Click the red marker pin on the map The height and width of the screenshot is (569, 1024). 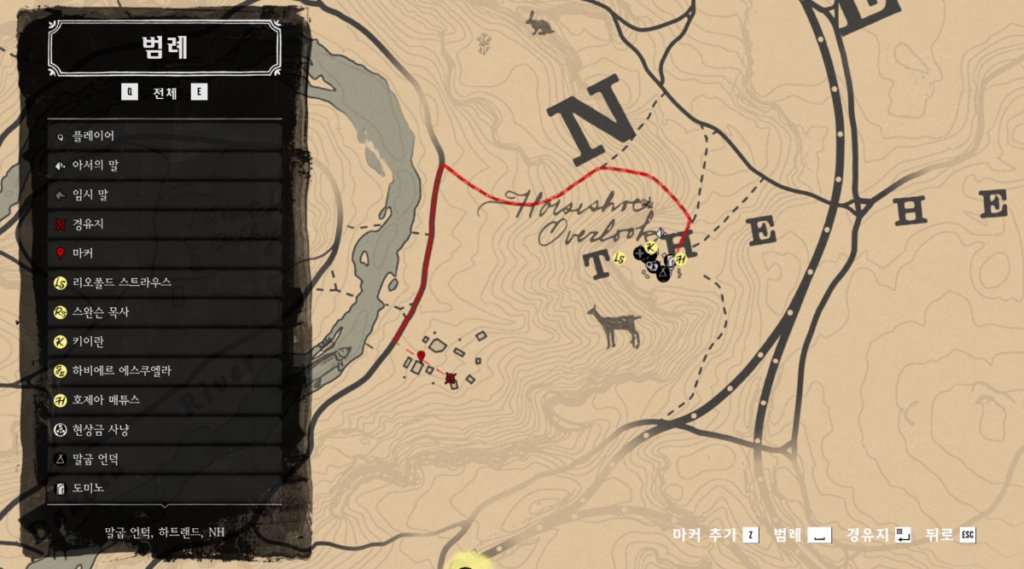(x=421, y=356)
